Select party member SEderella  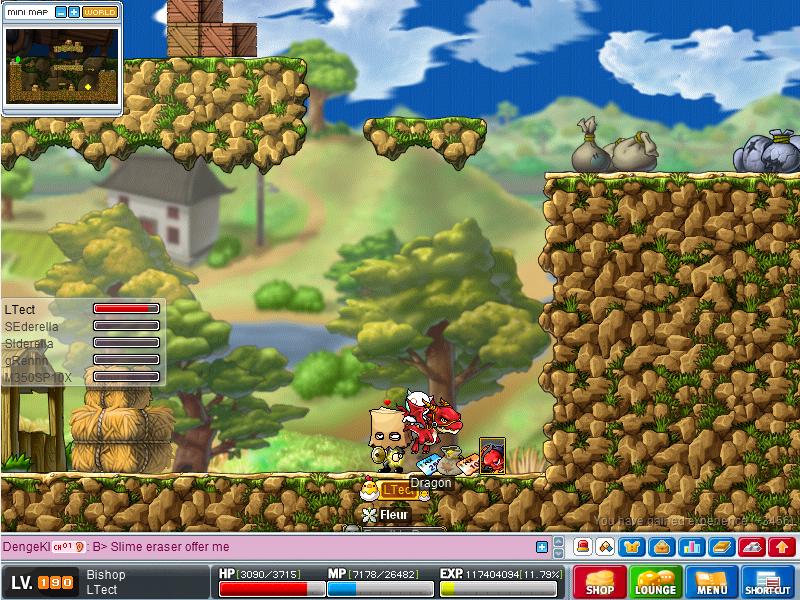[32, 326]
